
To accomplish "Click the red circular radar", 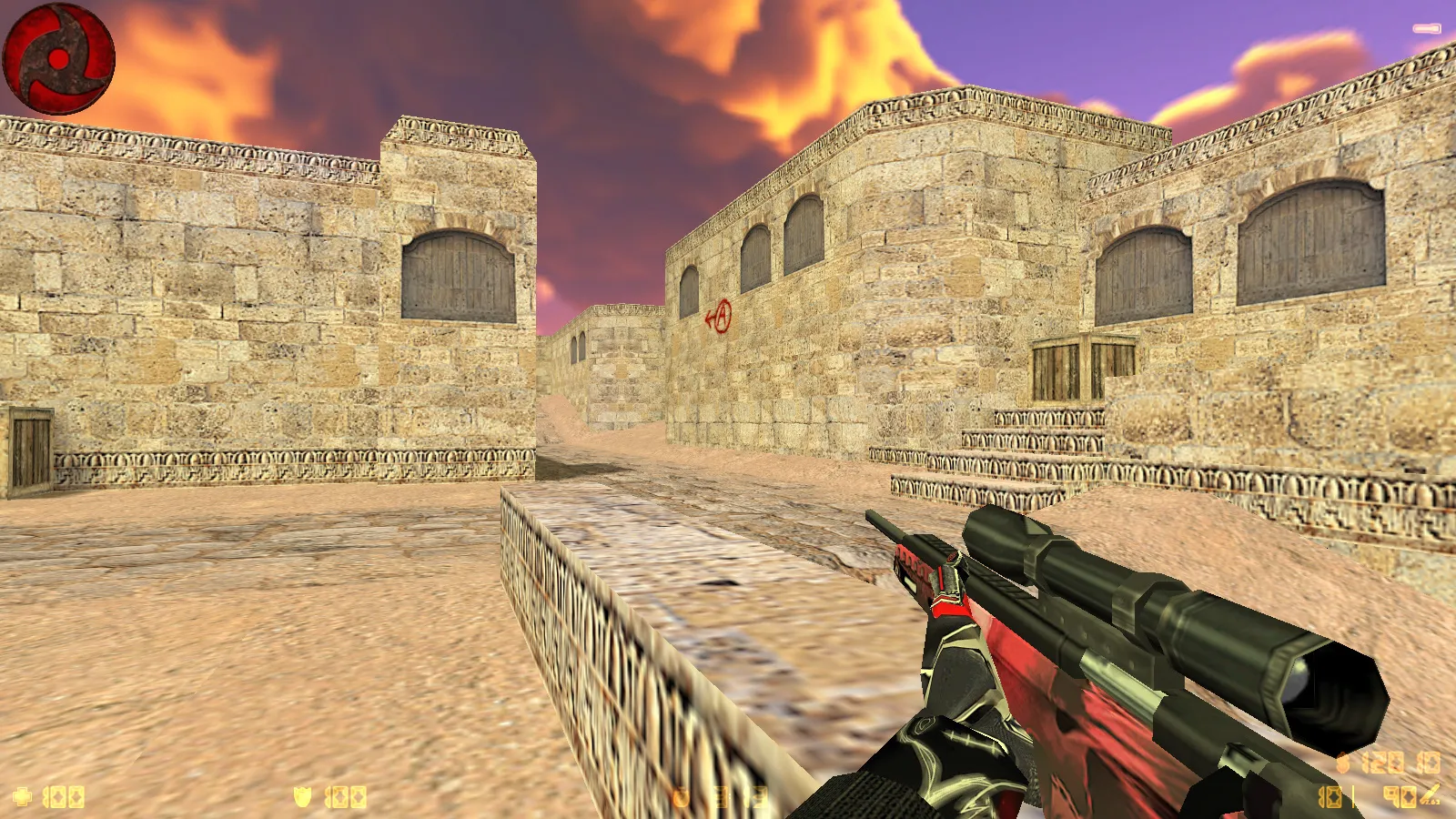I will click(59, 59).
